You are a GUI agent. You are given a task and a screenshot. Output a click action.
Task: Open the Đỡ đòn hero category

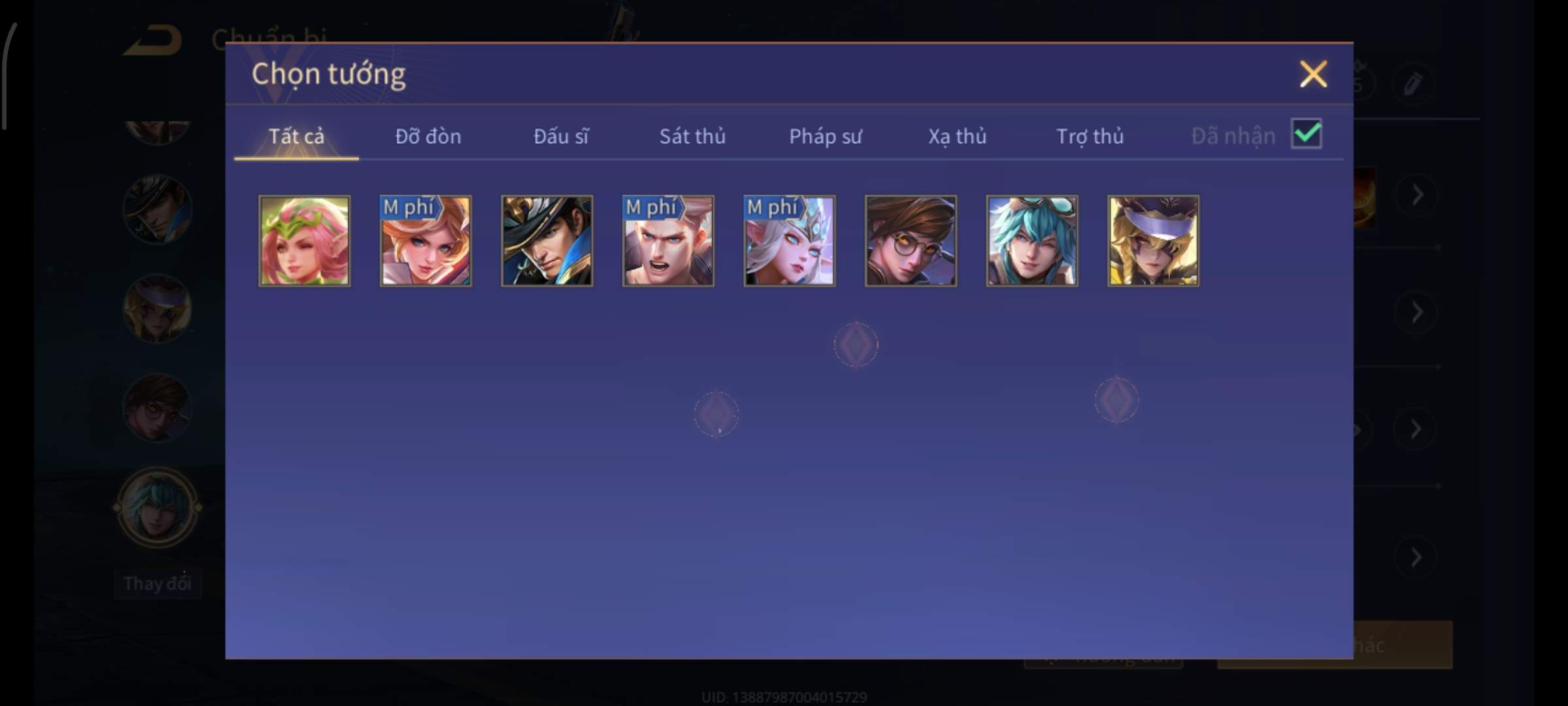428,136
